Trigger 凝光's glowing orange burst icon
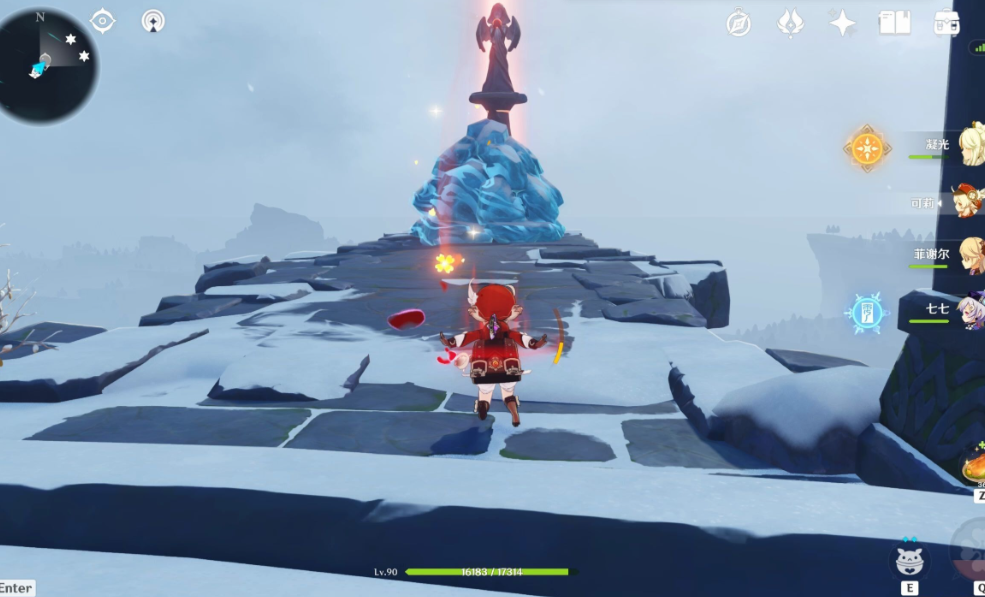The width and height of the screenshot is (985, 597). tap(867, 149)
